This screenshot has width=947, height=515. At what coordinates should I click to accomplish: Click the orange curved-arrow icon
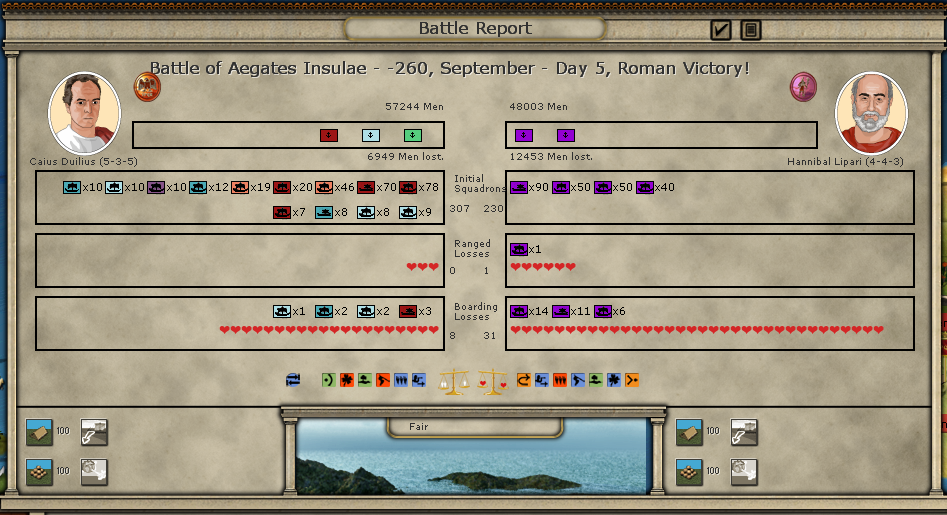523,380
